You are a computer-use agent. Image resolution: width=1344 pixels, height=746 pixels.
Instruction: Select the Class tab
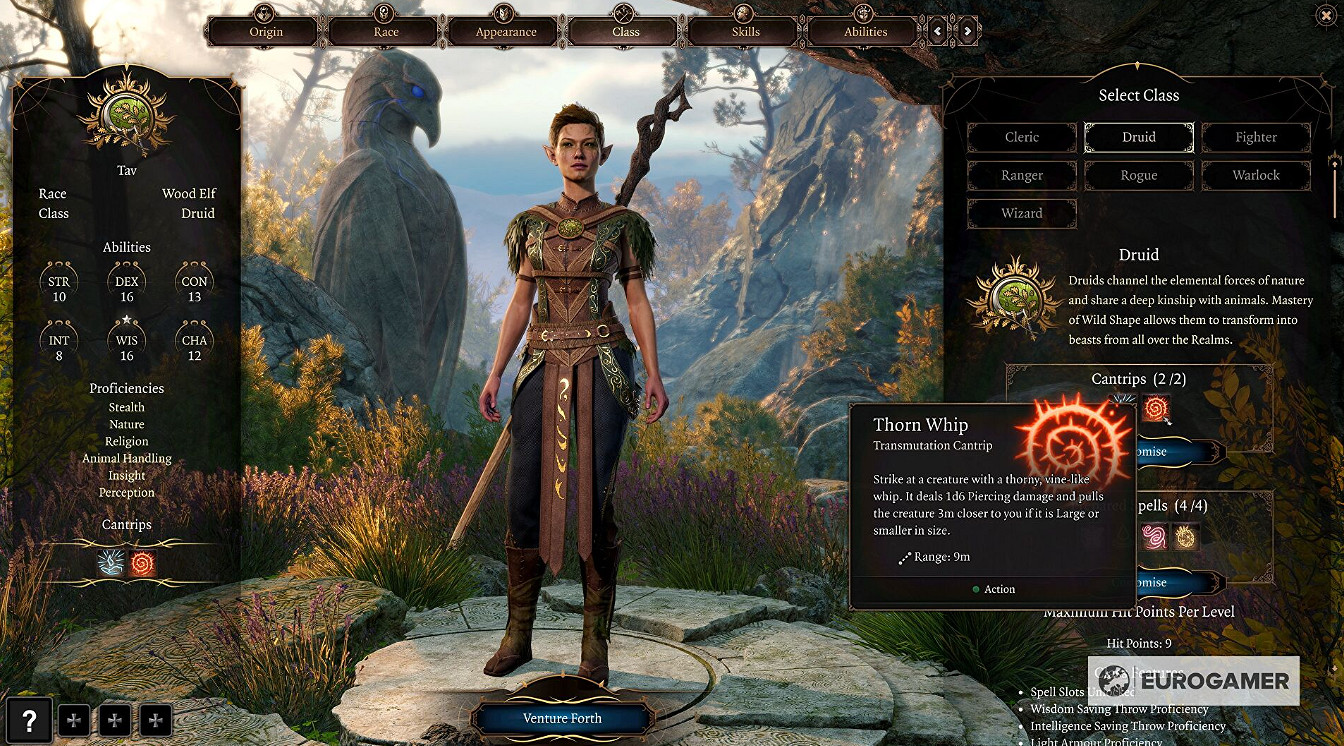pos(626,30)
